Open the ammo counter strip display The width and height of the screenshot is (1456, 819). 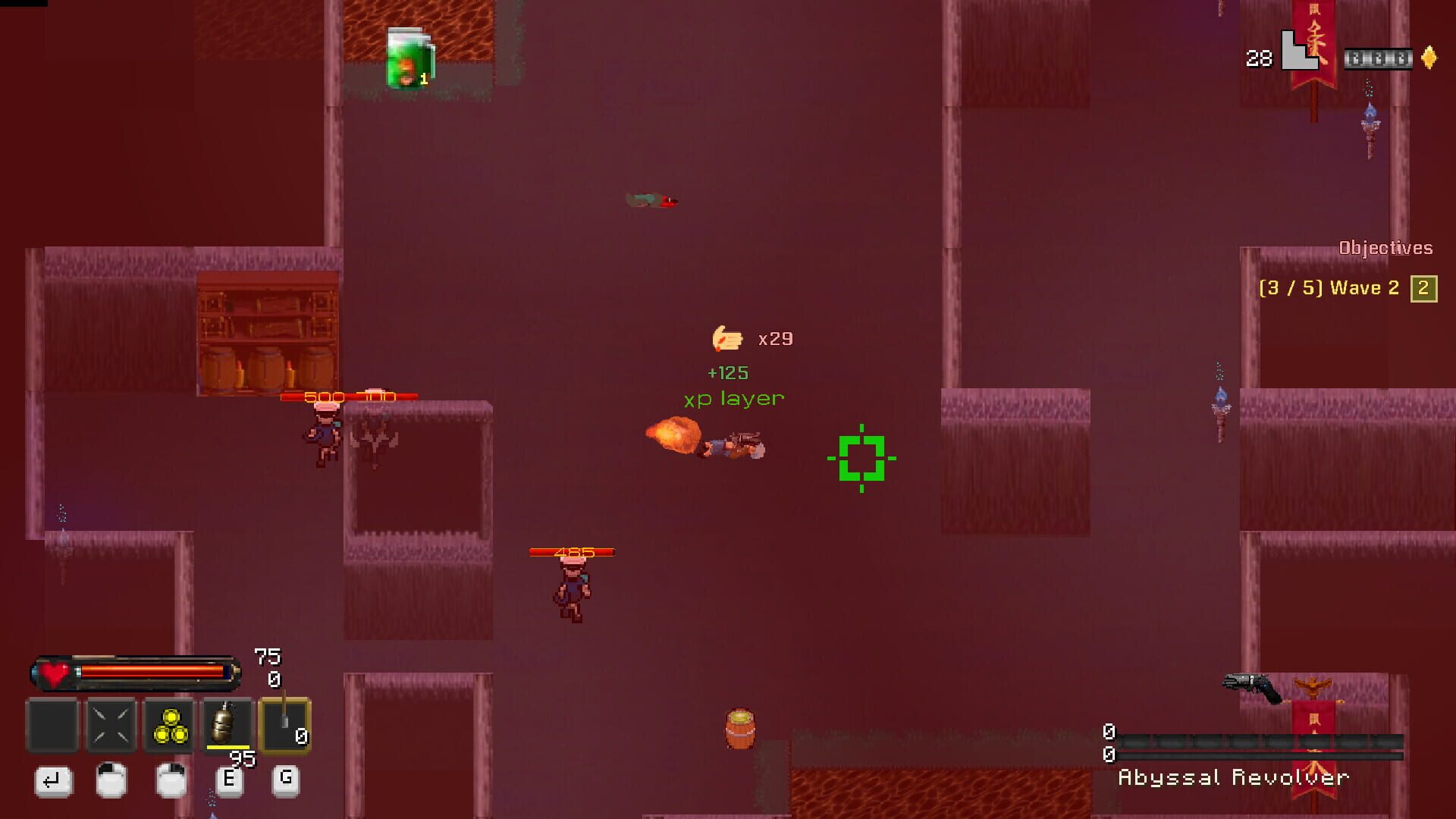1379,58
